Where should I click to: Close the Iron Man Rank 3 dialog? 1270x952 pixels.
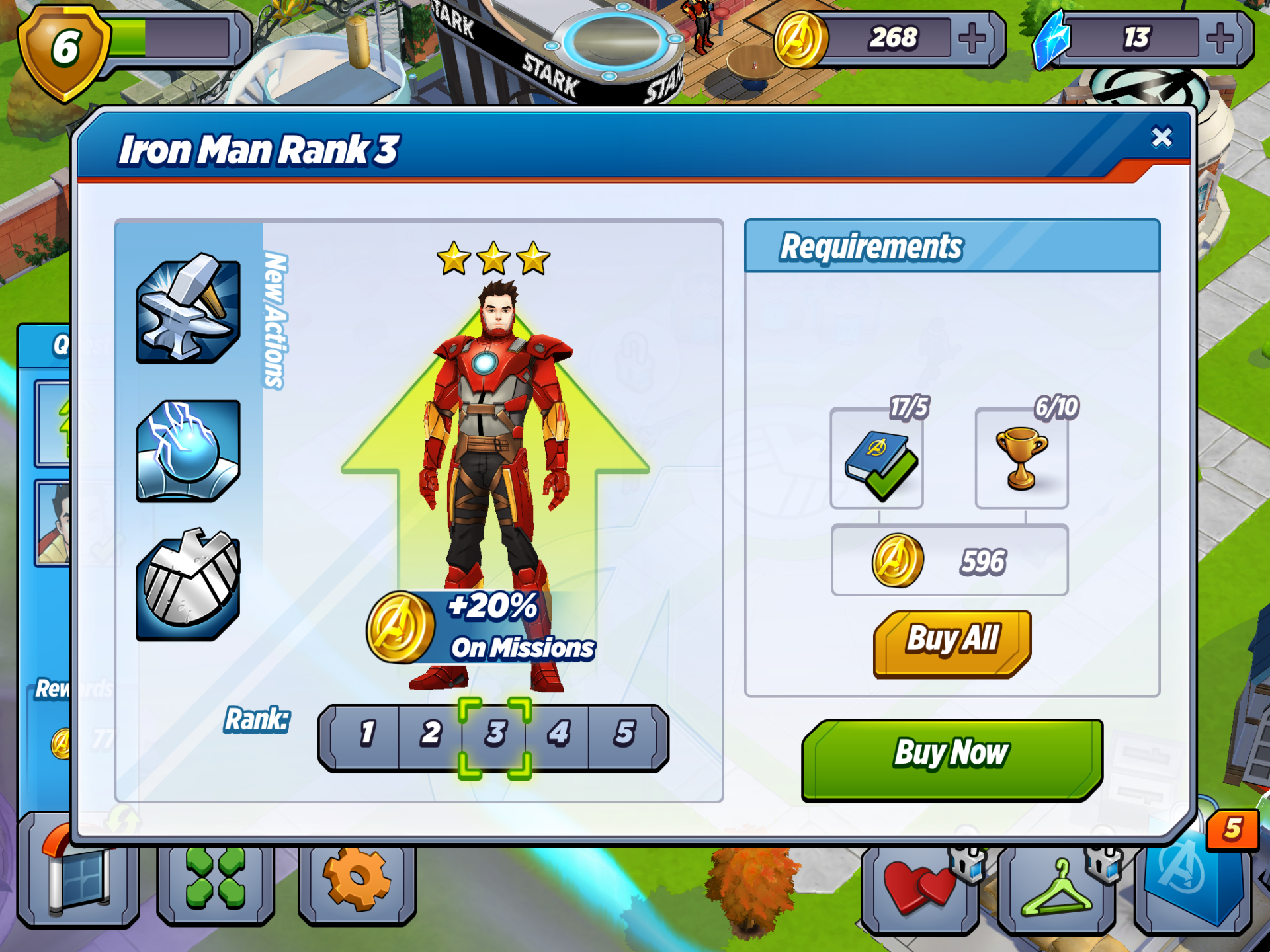(1162, 137)
